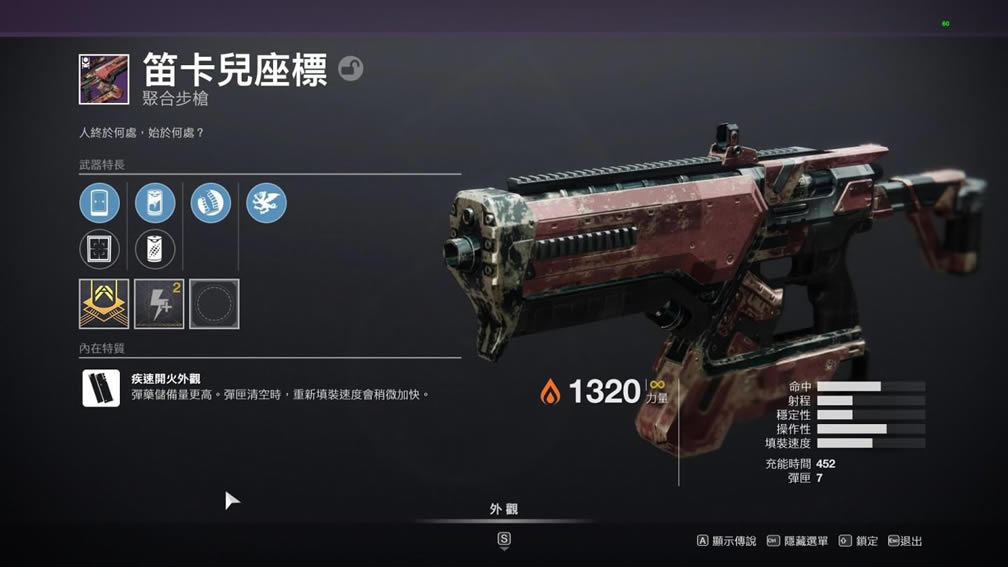Click the weapon thumbnail beside the name
This screenshot has width=1008, height=567.
pos(104,80)
